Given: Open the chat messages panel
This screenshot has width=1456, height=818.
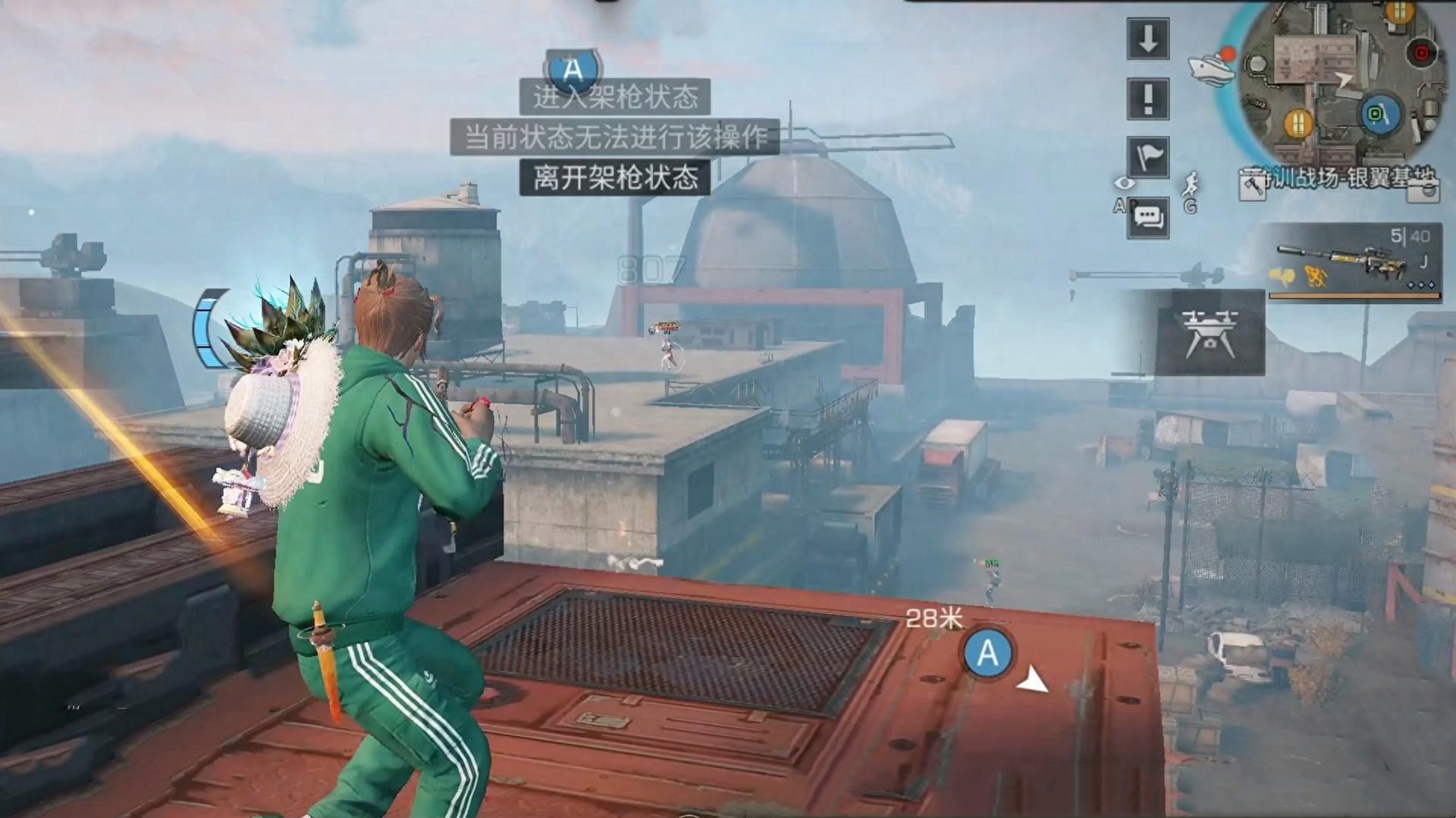Looking at the screenshot, I should pyautogui.click(x=1147, y=218).
